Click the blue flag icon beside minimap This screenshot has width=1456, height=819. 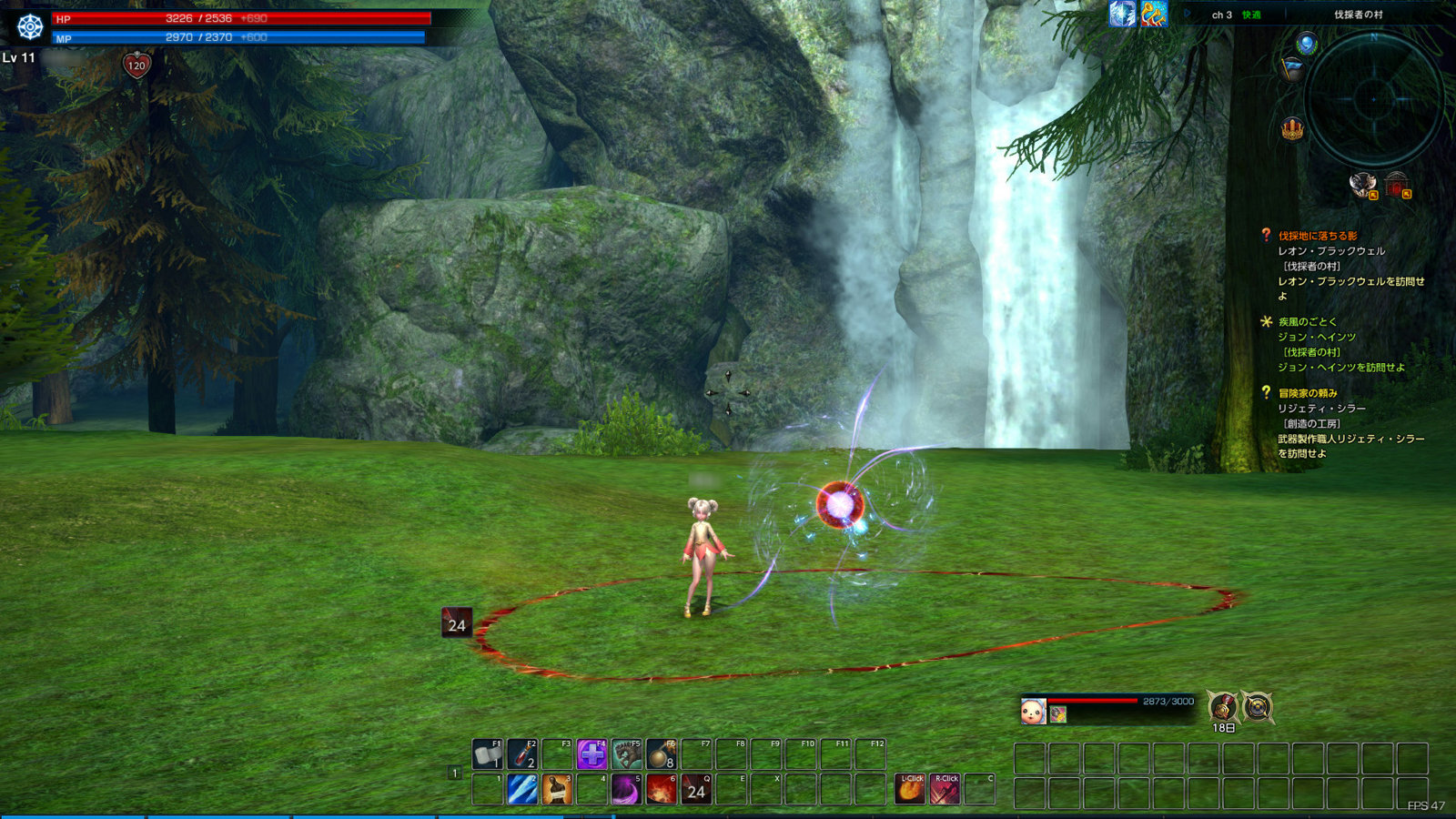(1292, 68)
